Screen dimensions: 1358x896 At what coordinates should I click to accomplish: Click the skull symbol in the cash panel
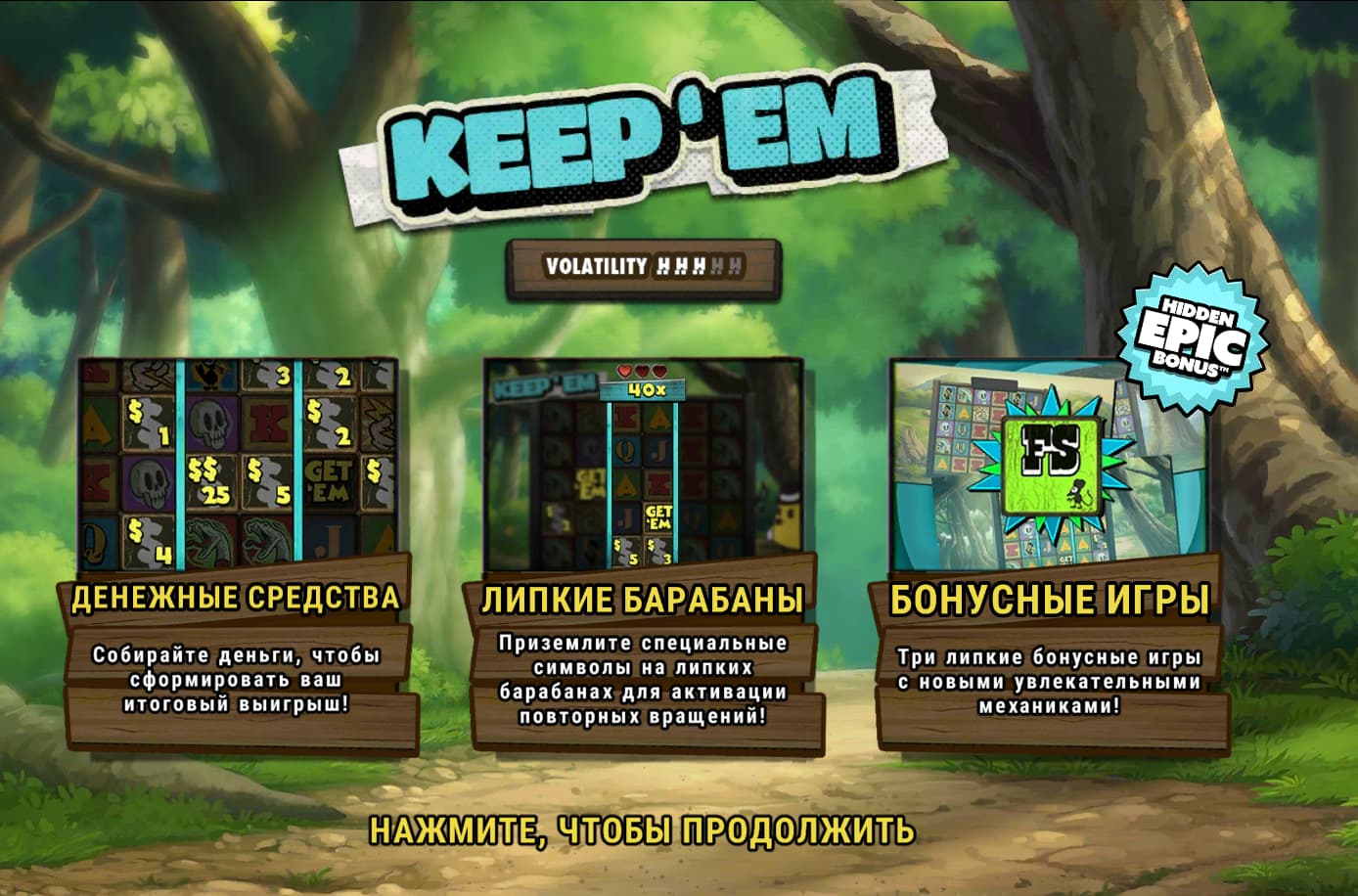212,423
